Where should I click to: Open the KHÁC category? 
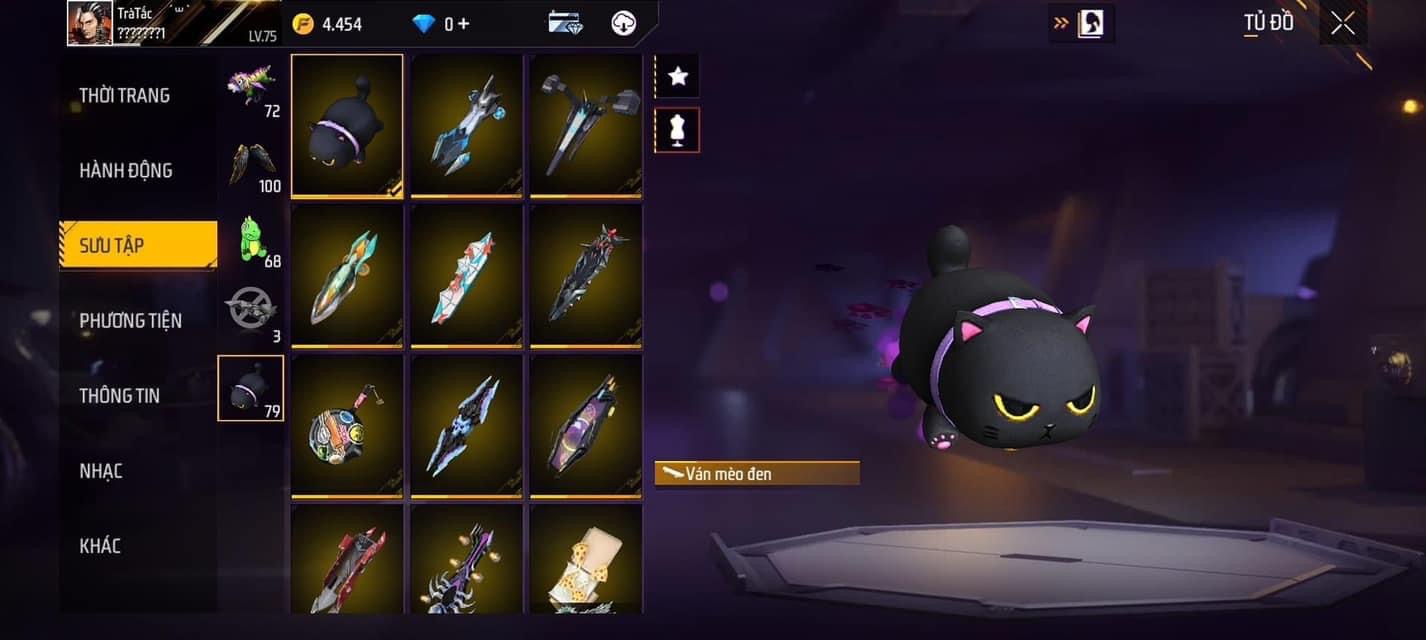point(100,546)
